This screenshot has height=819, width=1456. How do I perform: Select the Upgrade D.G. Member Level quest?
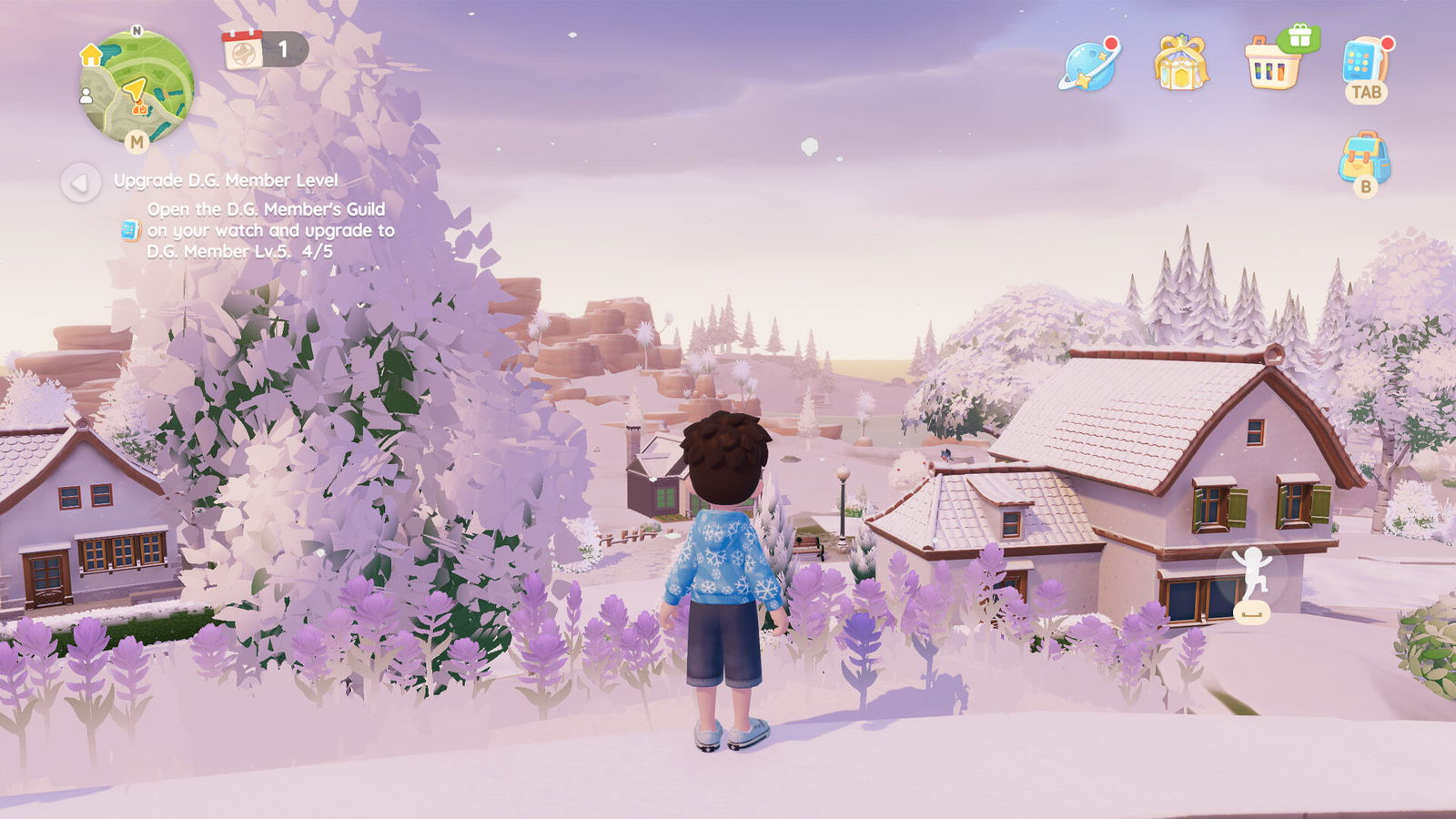point(226,180)
